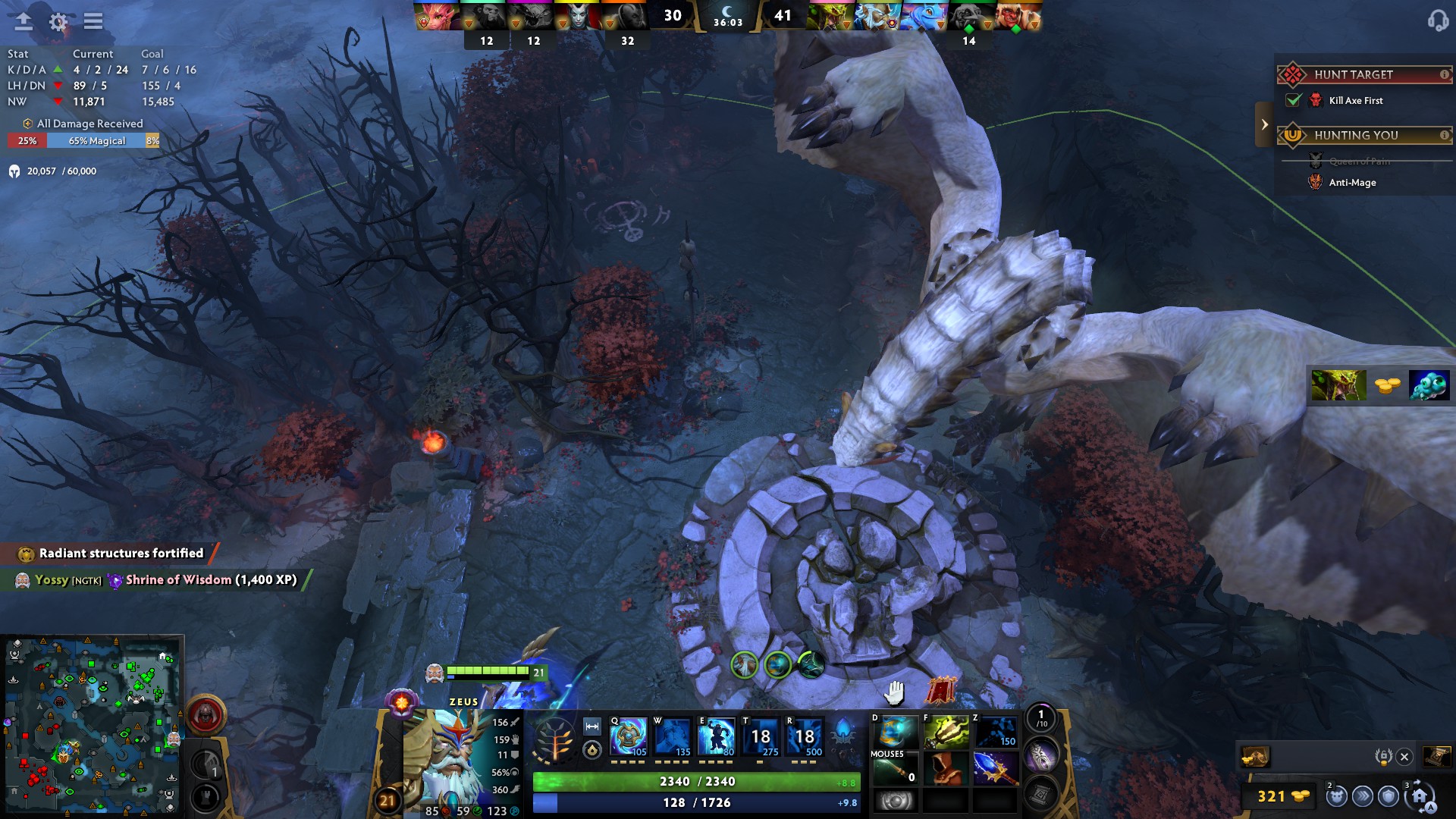Image resolution: width=1456 pixels, height=819 pixels.
Task: Open the talent tree
Action: (x=554, y=739)
